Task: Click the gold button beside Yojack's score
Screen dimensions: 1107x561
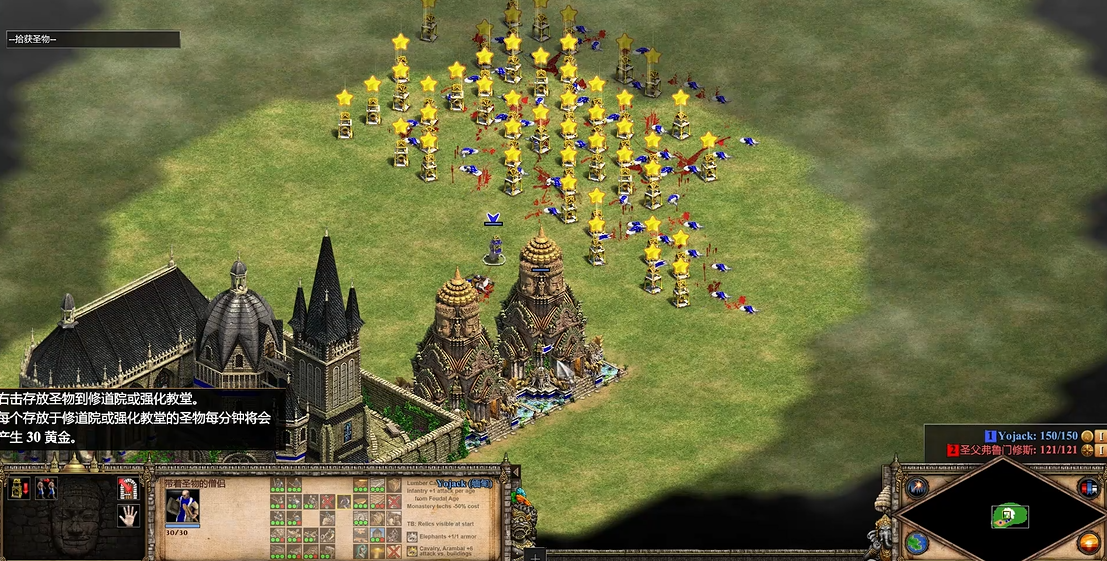Action: tap(1087, 436)
